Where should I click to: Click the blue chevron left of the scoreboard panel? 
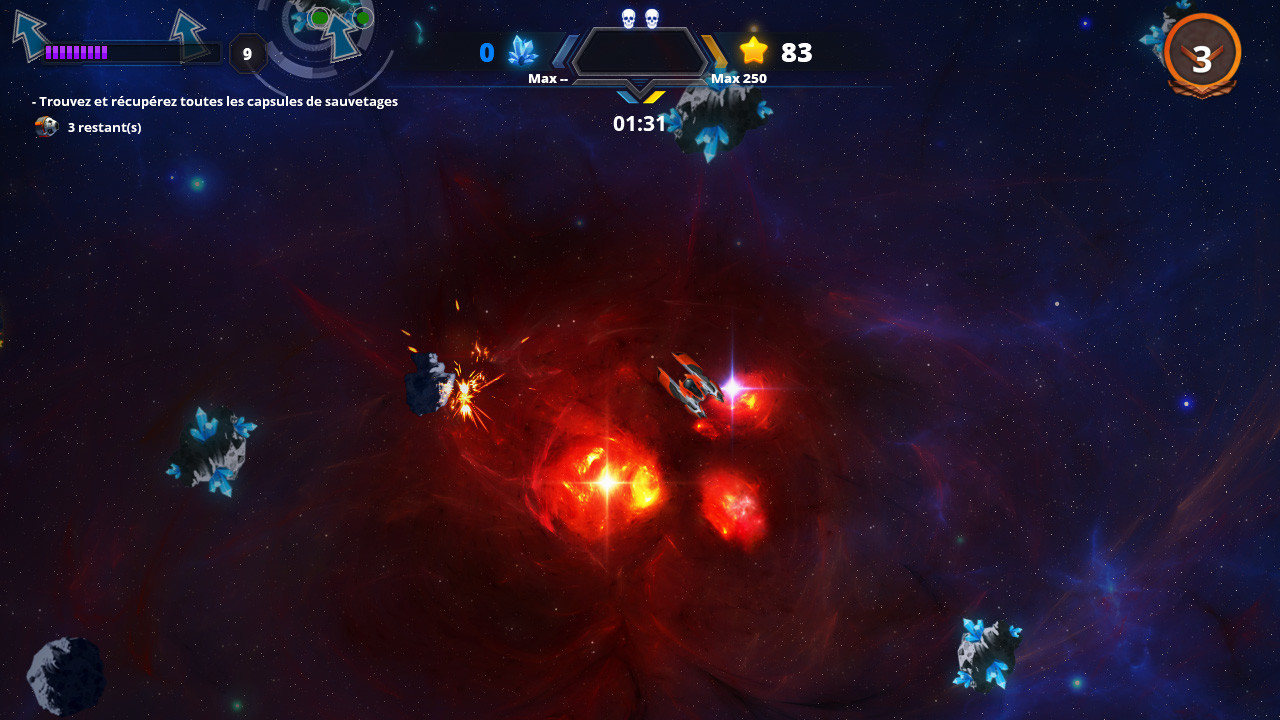(565, 50)
